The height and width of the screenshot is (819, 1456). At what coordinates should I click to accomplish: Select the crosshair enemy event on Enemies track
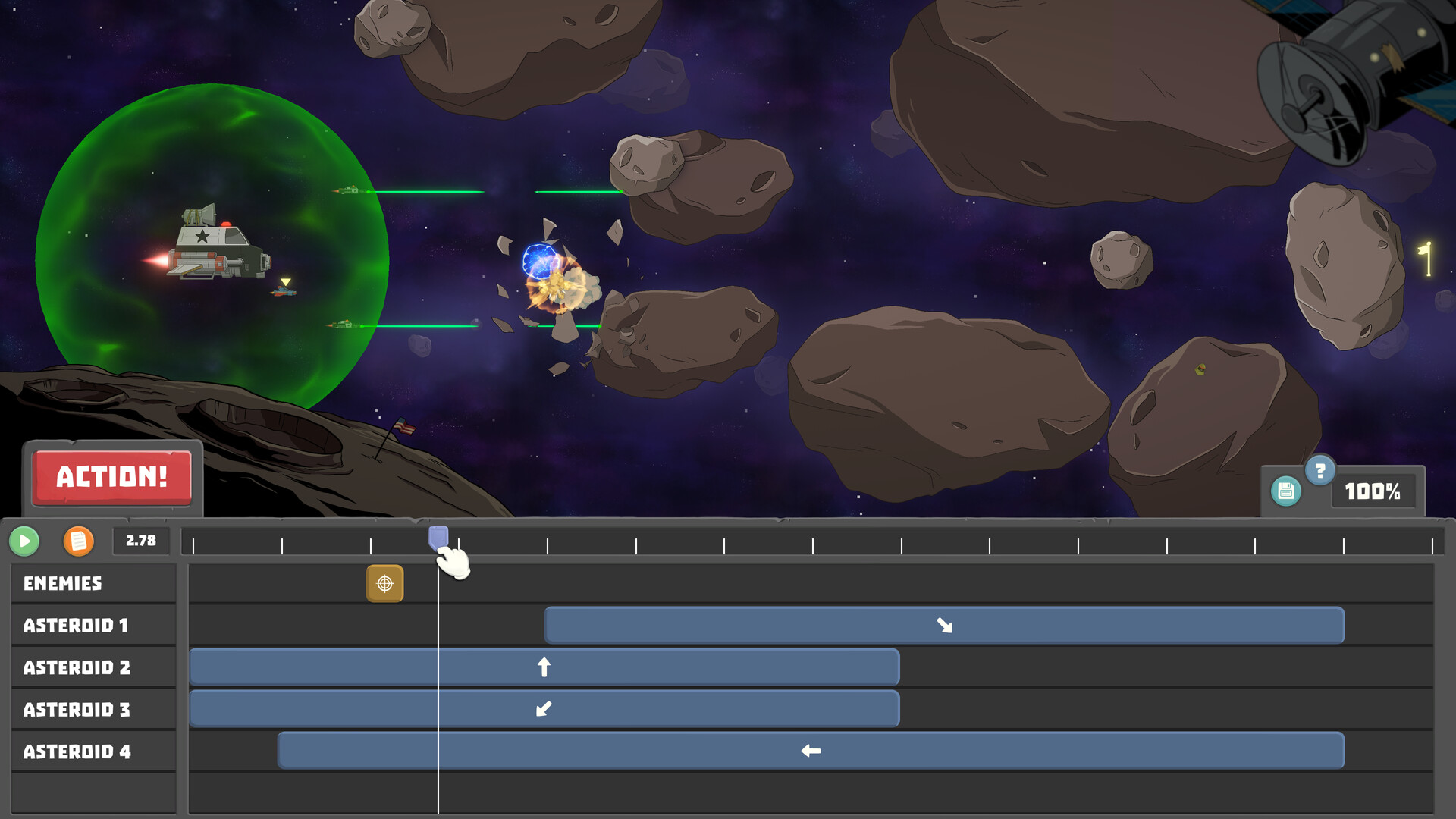point(385,583)
